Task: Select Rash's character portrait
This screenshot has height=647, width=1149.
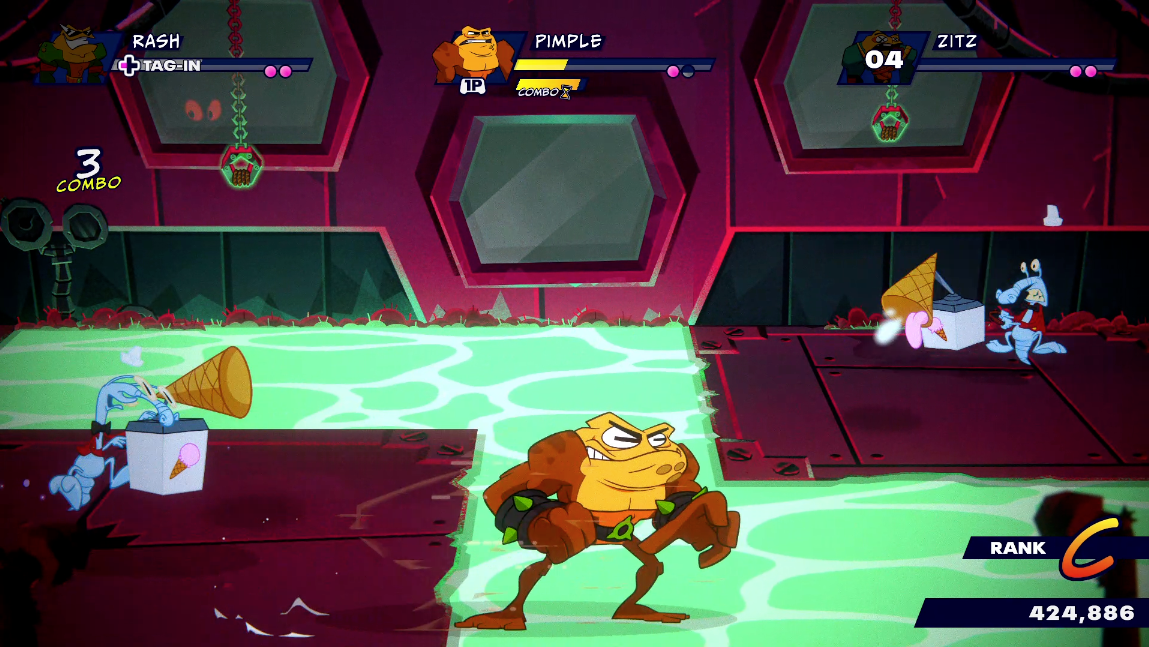Action: (x=73, y=54)
